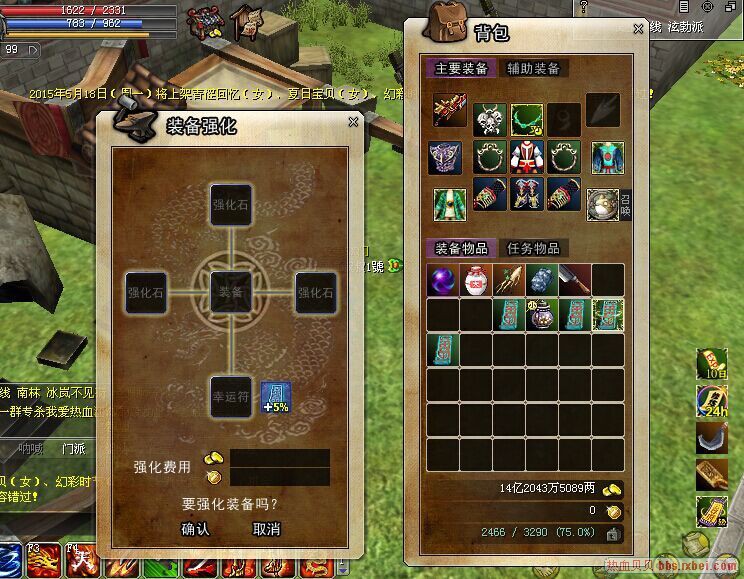The image size is (744, 579).
Task: Close the 装备强化 enhancement window
Action: tap(353, 122)
